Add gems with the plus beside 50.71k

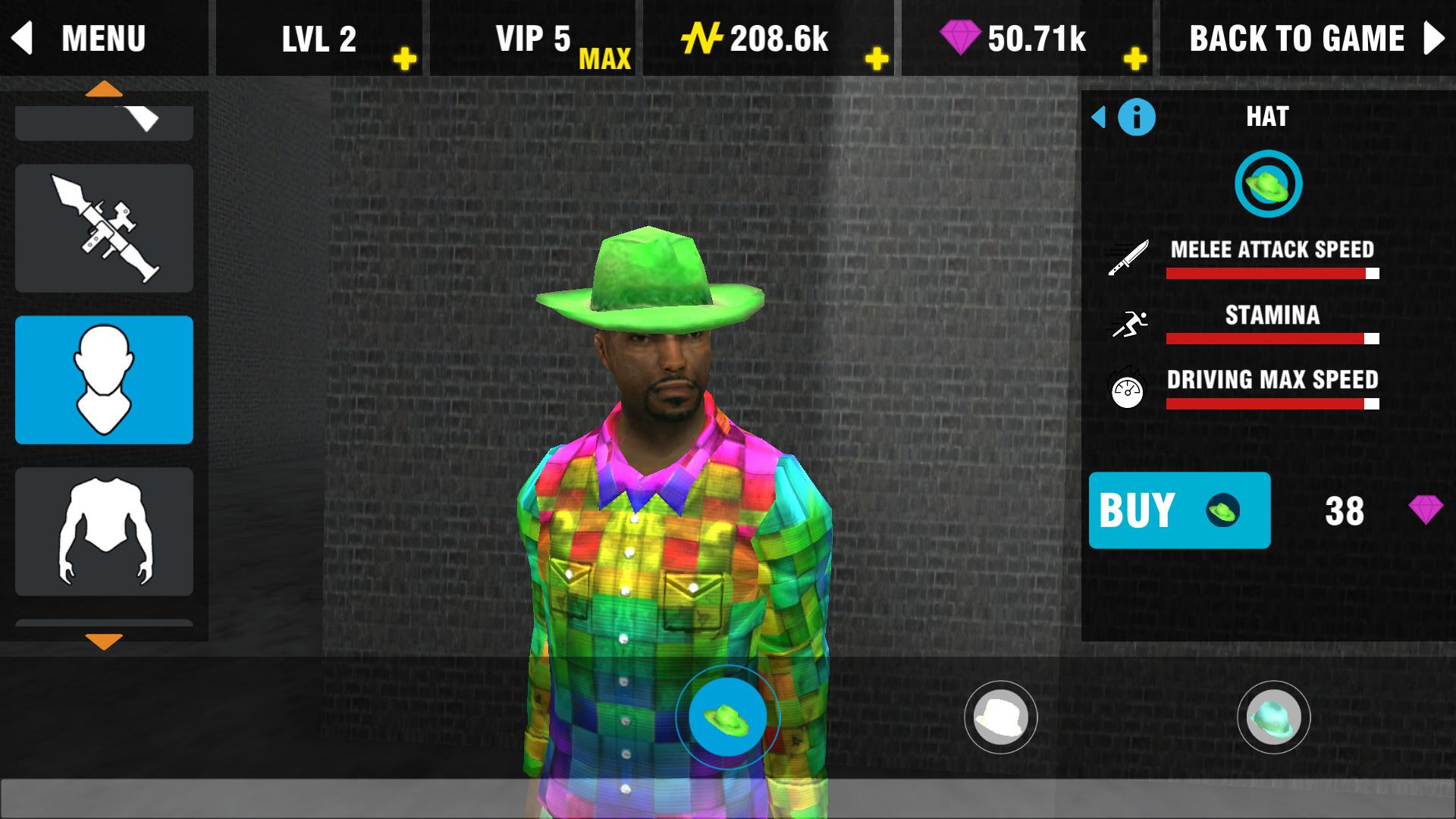1135,56
